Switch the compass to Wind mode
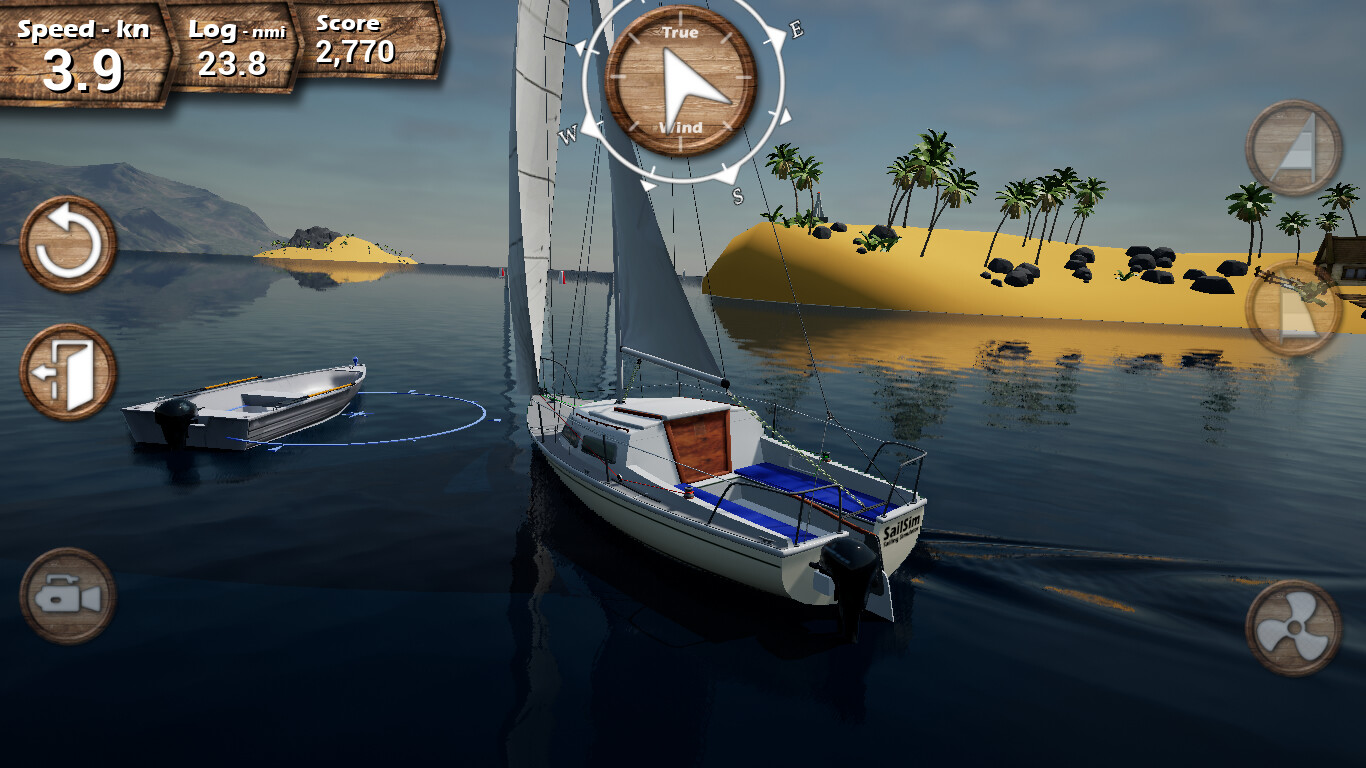1366x768 pixels. click(x=679, y=127)
